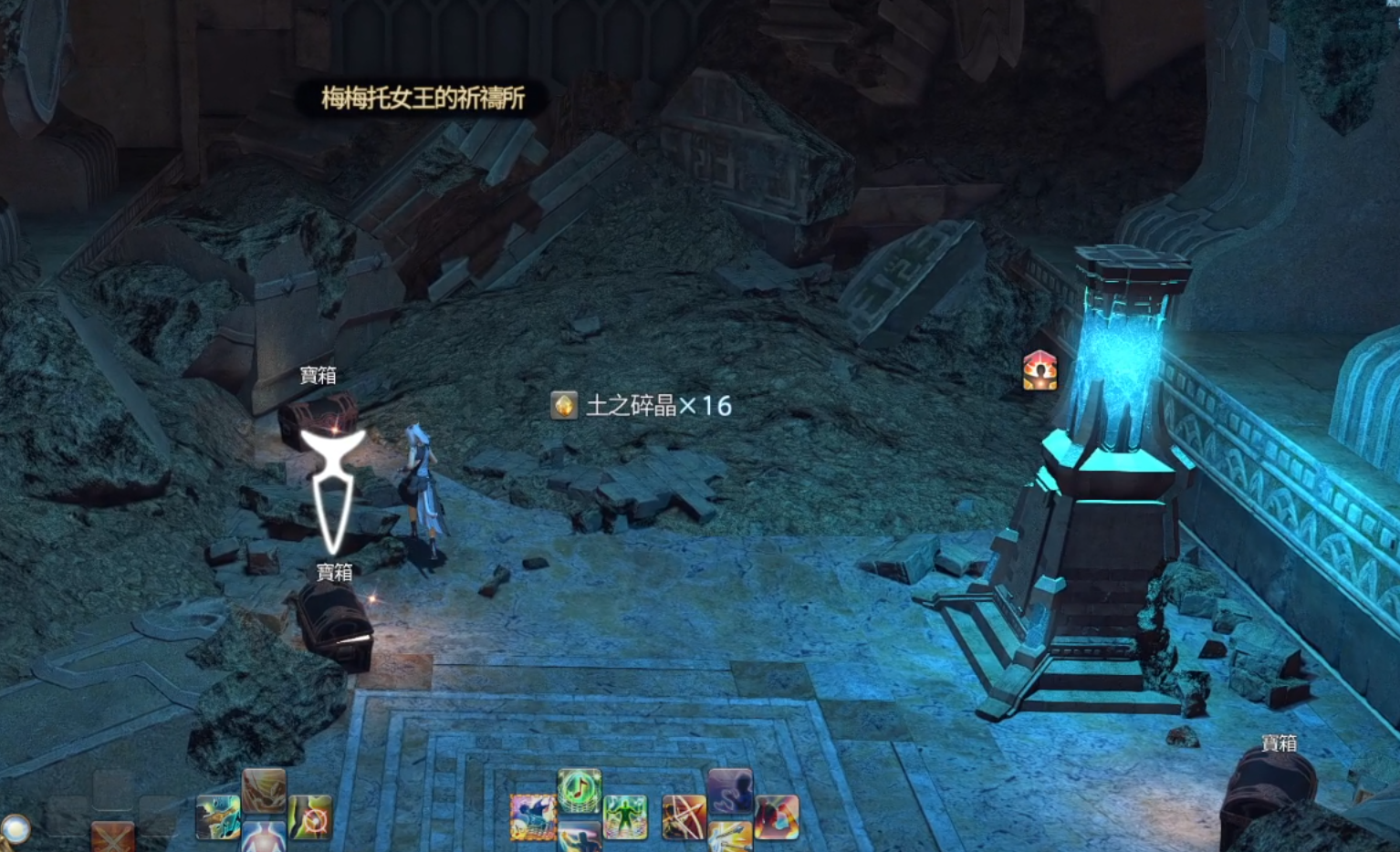The width and height of the screenshot is (1400, 852).
Task: Select the glowing blue human body ability
Action: pyautogui.click(x=265, y=838)
